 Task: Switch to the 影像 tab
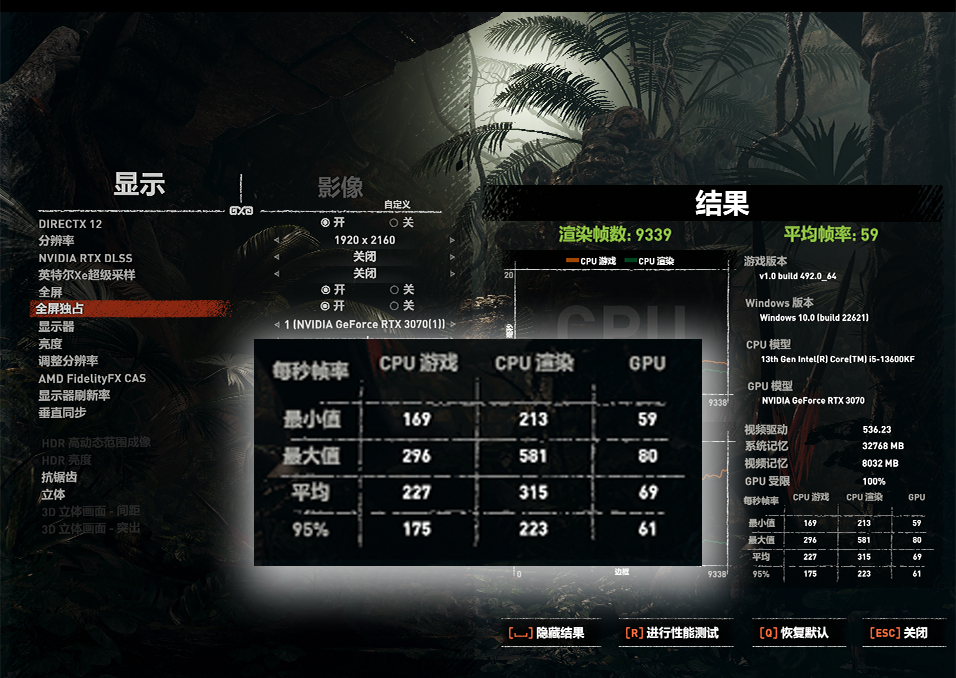pyautogui.click(x=340, y=187)
